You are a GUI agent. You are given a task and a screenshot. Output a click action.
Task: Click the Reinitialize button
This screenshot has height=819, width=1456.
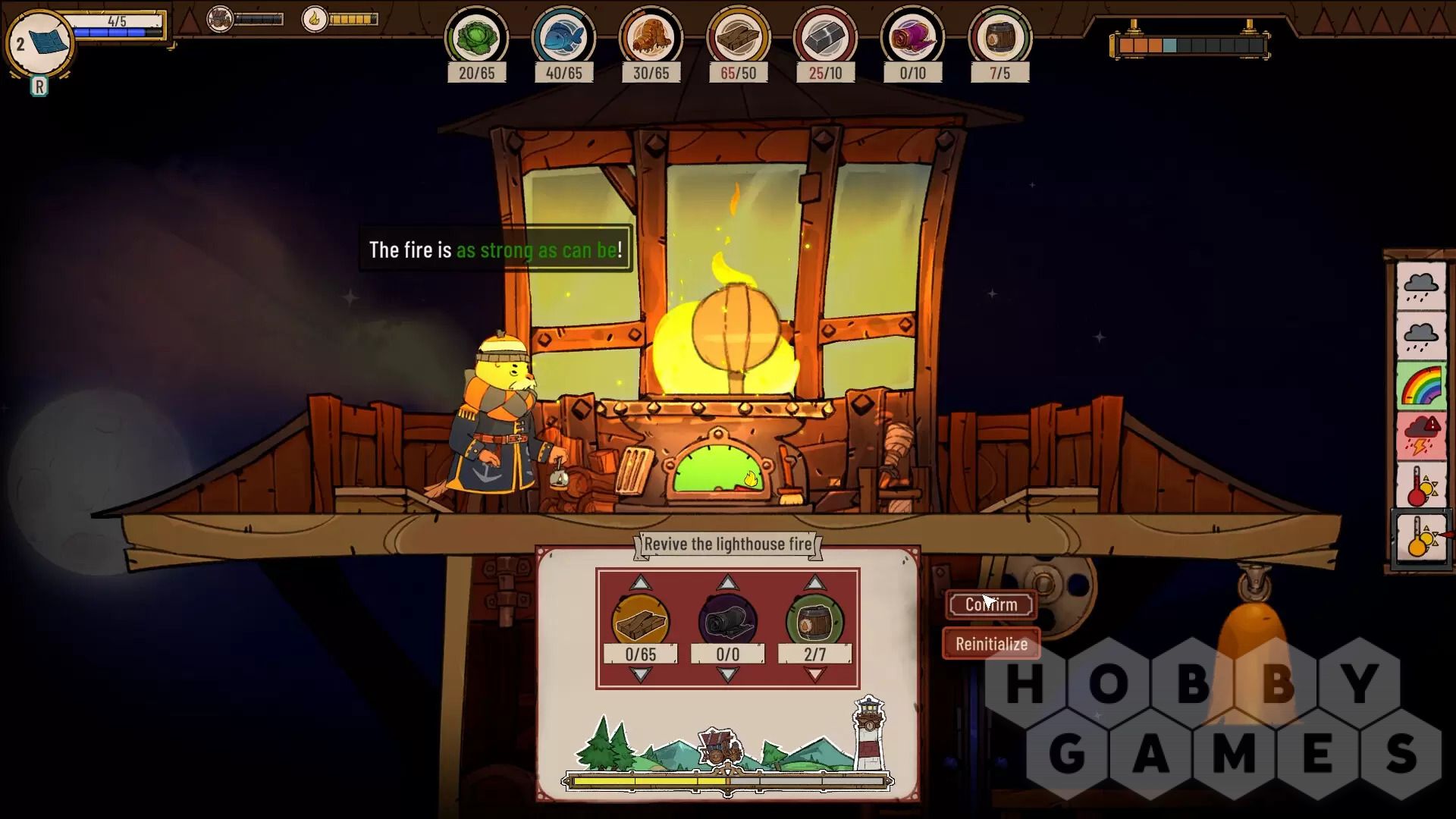click(x=991, y=644)
